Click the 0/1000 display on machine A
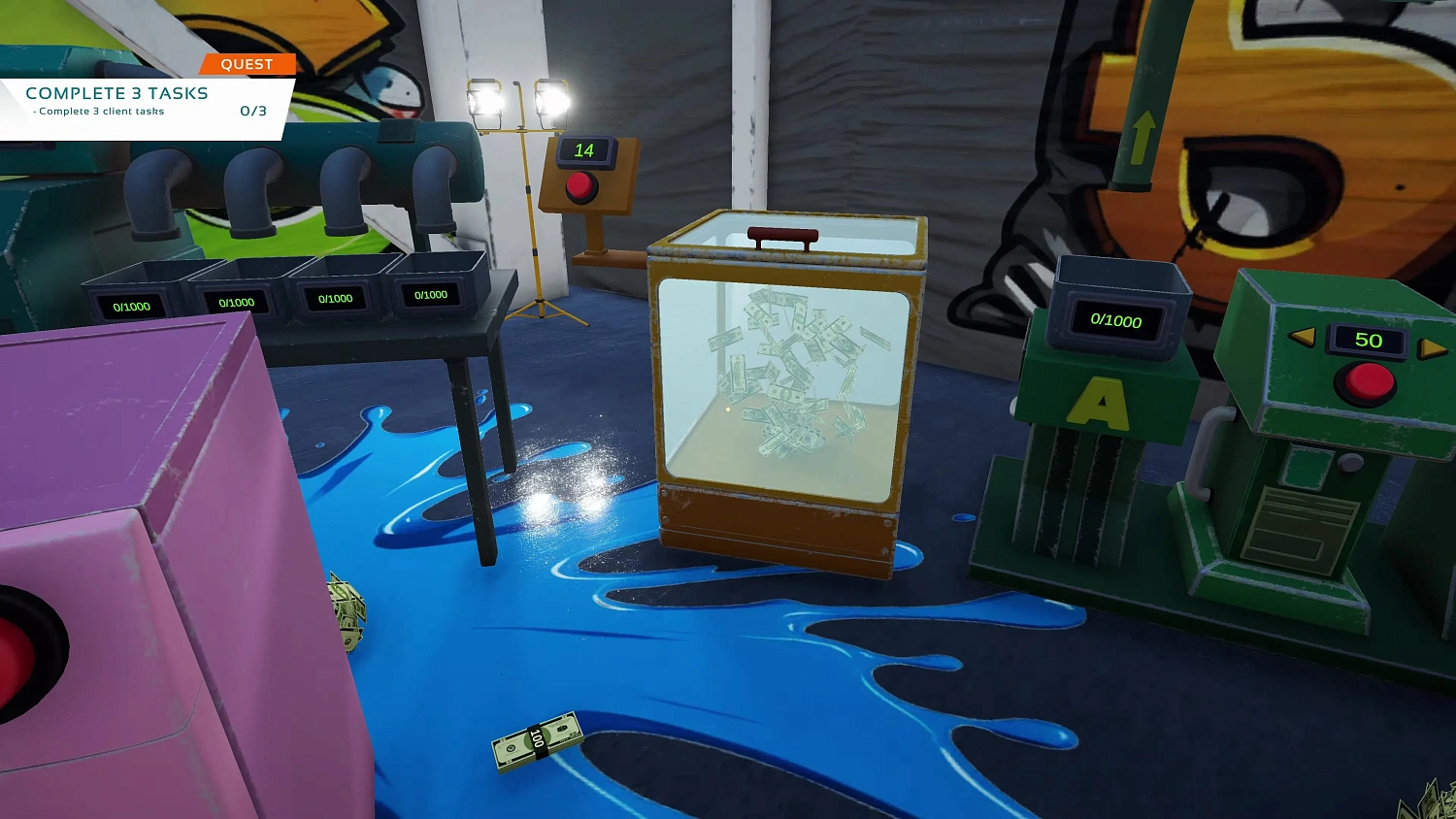1456x819 pixels. click(x=1114, y=321)
